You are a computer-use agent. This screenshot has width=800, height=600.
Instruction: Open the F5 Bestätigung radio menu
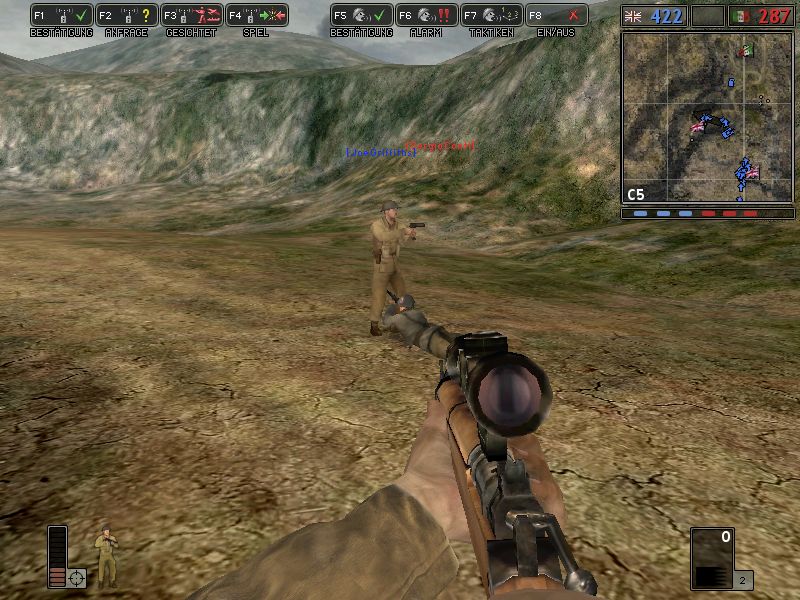pyautogui.click(x=362, y=15)
